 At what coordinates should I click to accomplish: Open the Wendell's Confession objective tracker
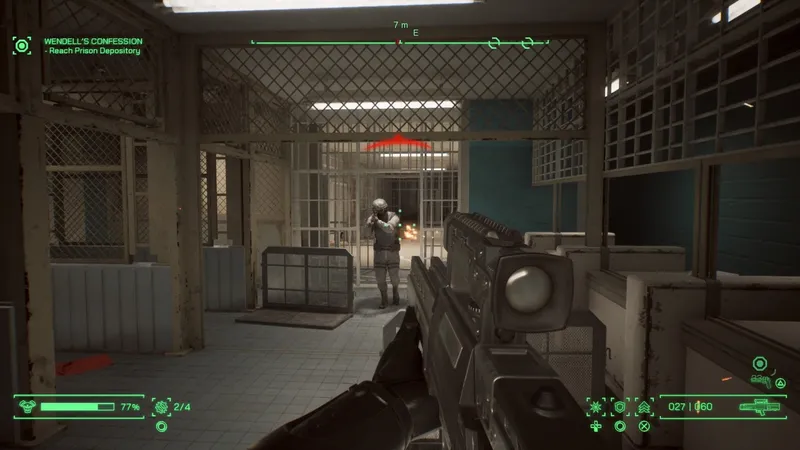coord(93,40)
